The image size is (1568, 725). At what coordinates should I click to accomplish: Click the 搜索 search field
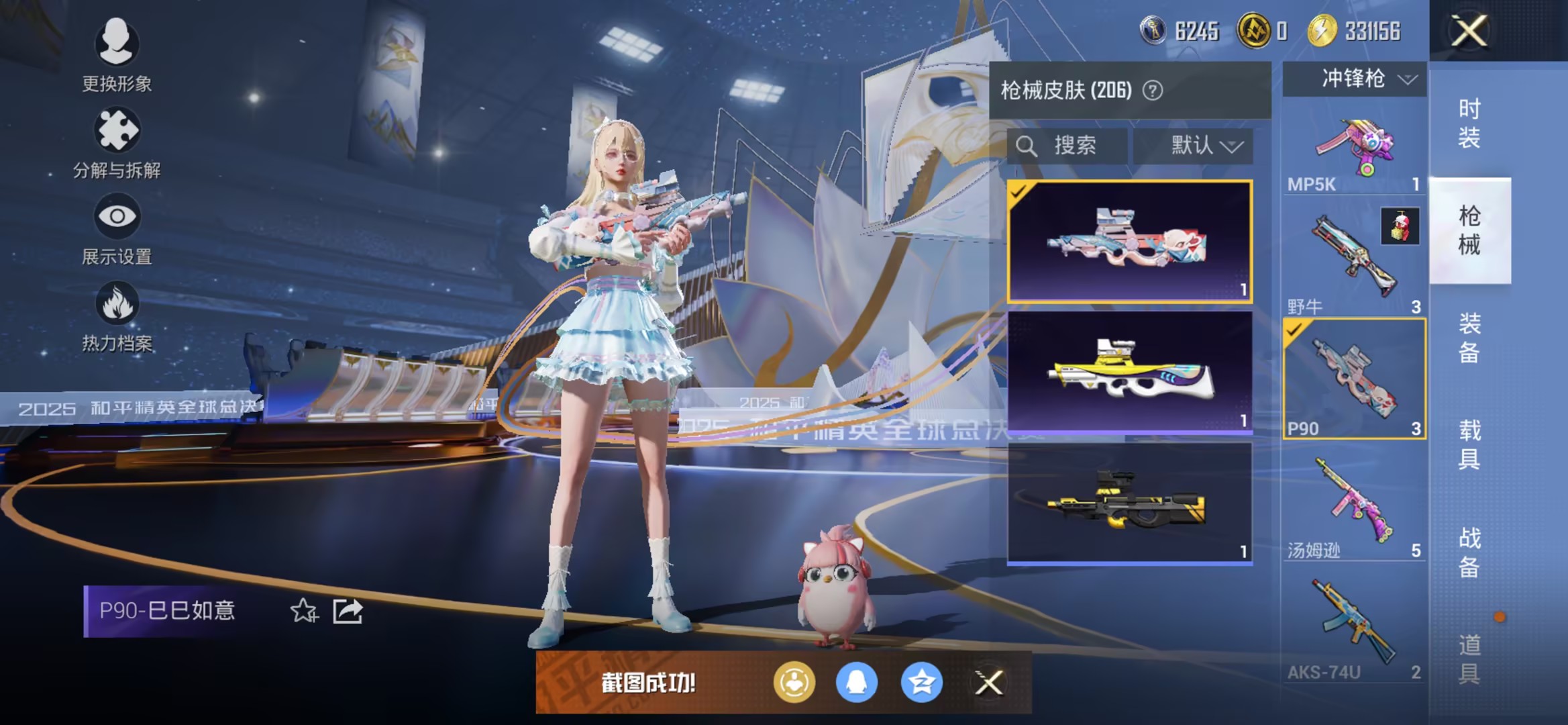1067,146
